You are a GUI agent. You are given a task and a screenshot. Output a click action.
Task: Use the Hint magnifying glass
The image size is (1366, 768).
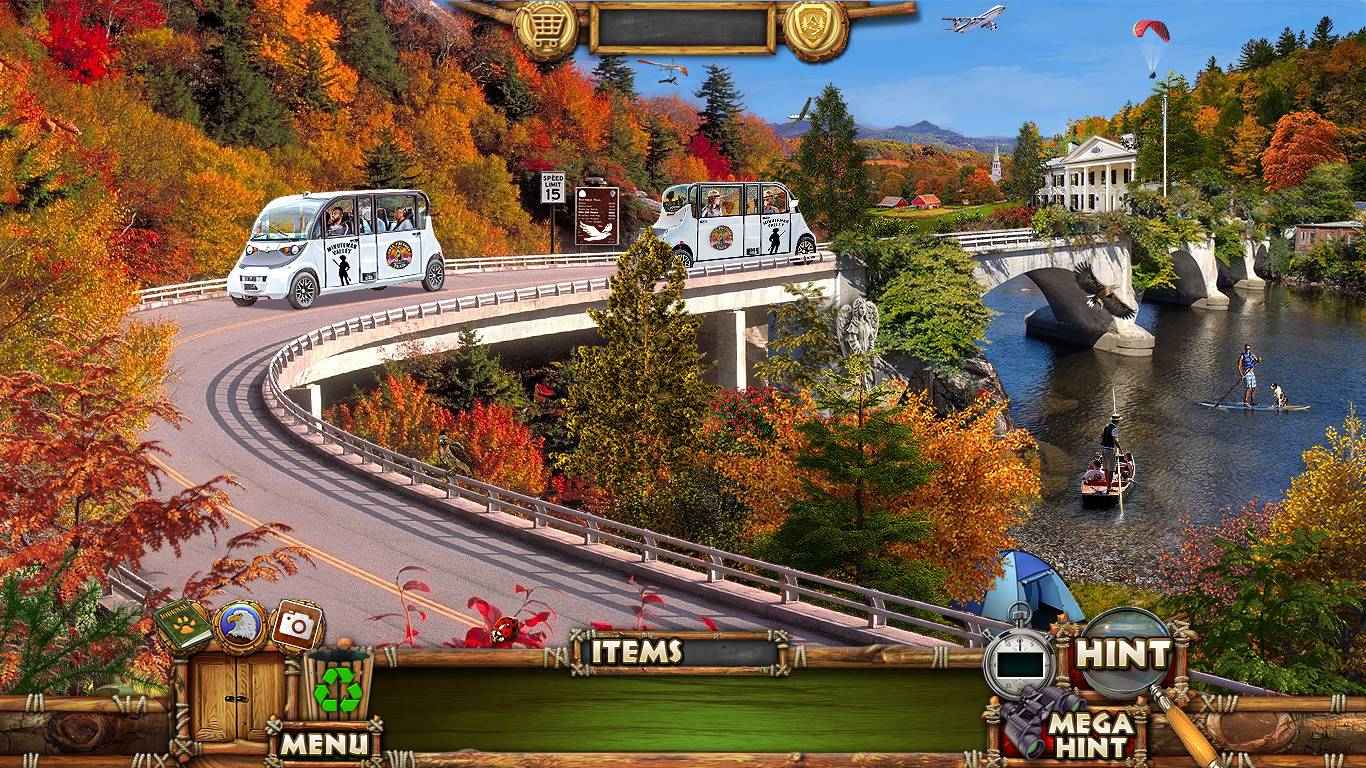click(x=1125, y=654)
